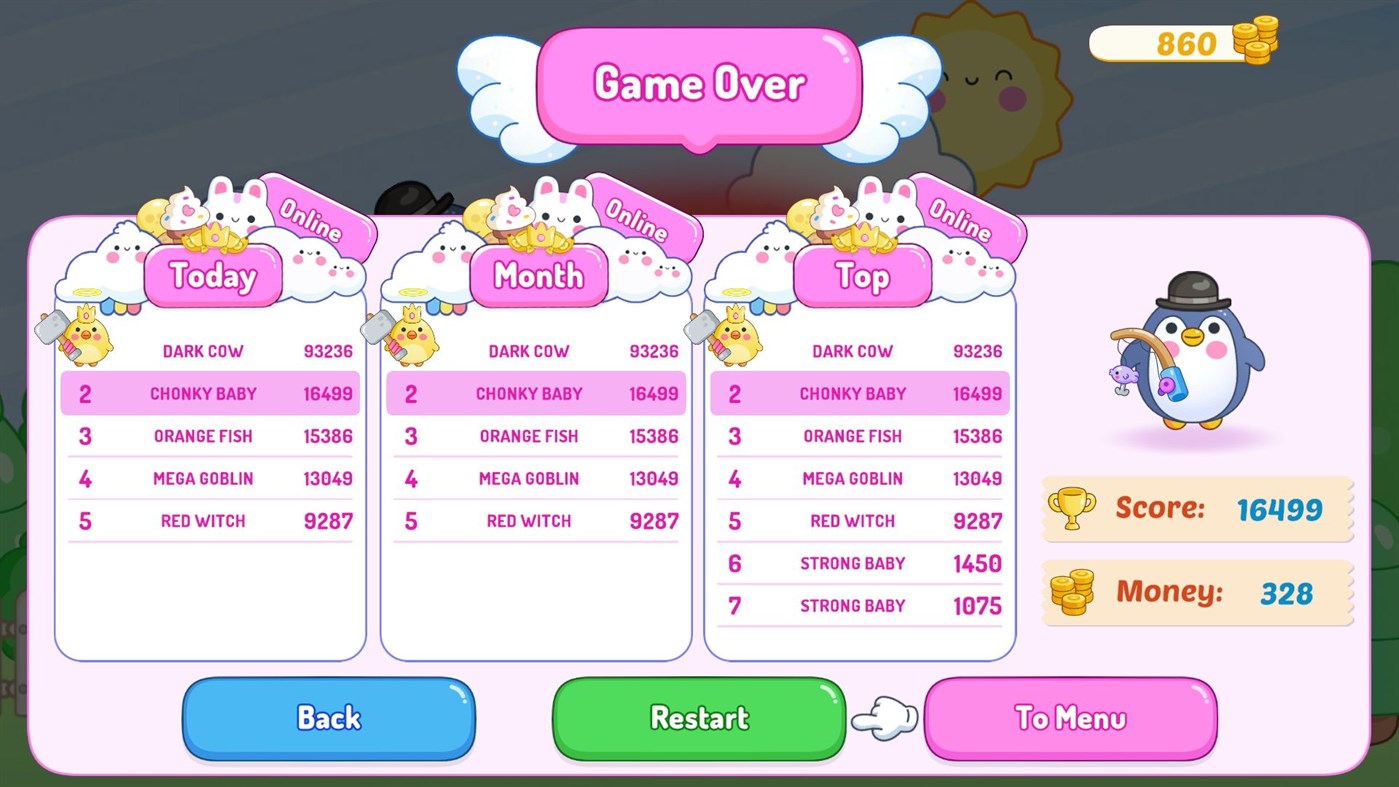The image size is (1399, 787).
Task: Select the highlighted CHONKY BABY row
Action: (x=209, y=393)
